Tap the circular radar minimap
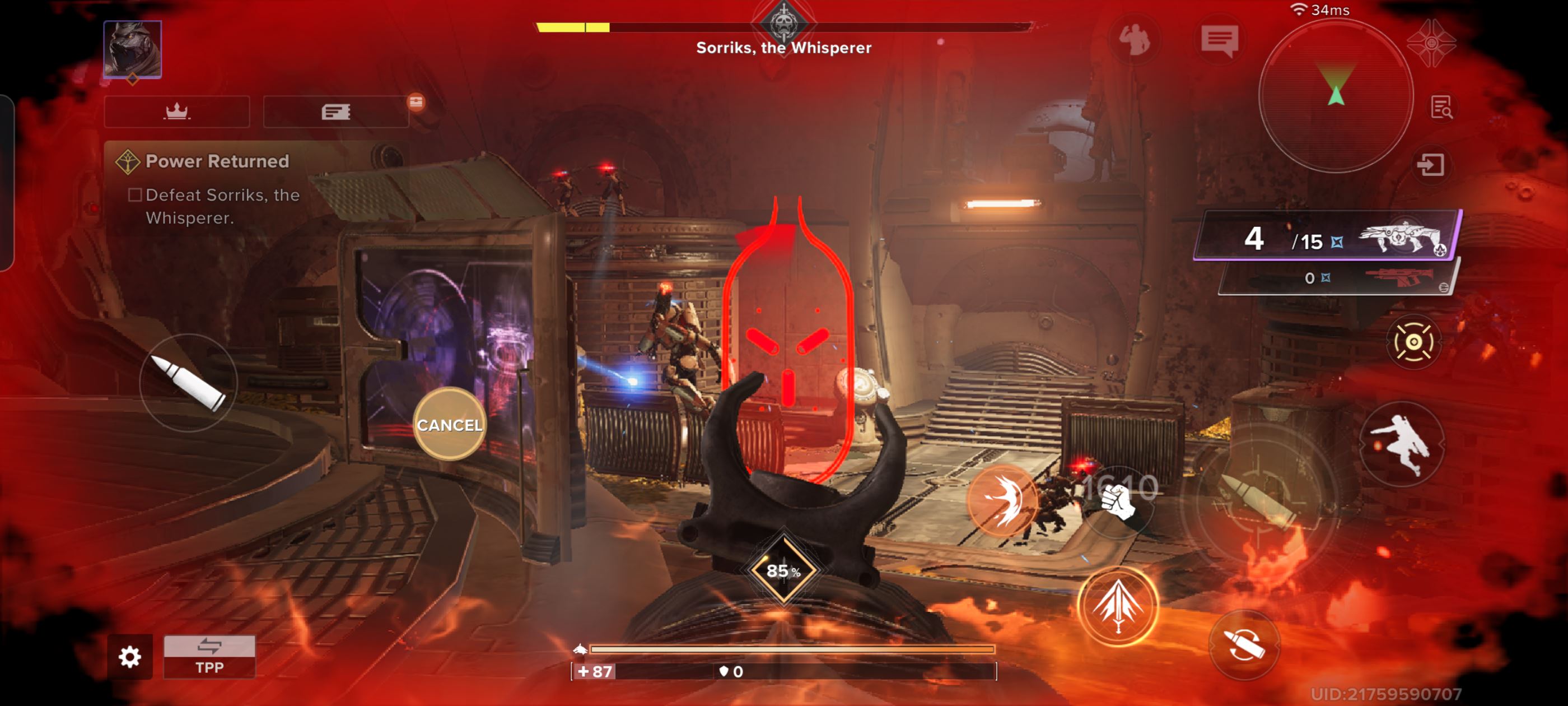Screen dimensions: 1568x706 click(x=1336, y=96)
